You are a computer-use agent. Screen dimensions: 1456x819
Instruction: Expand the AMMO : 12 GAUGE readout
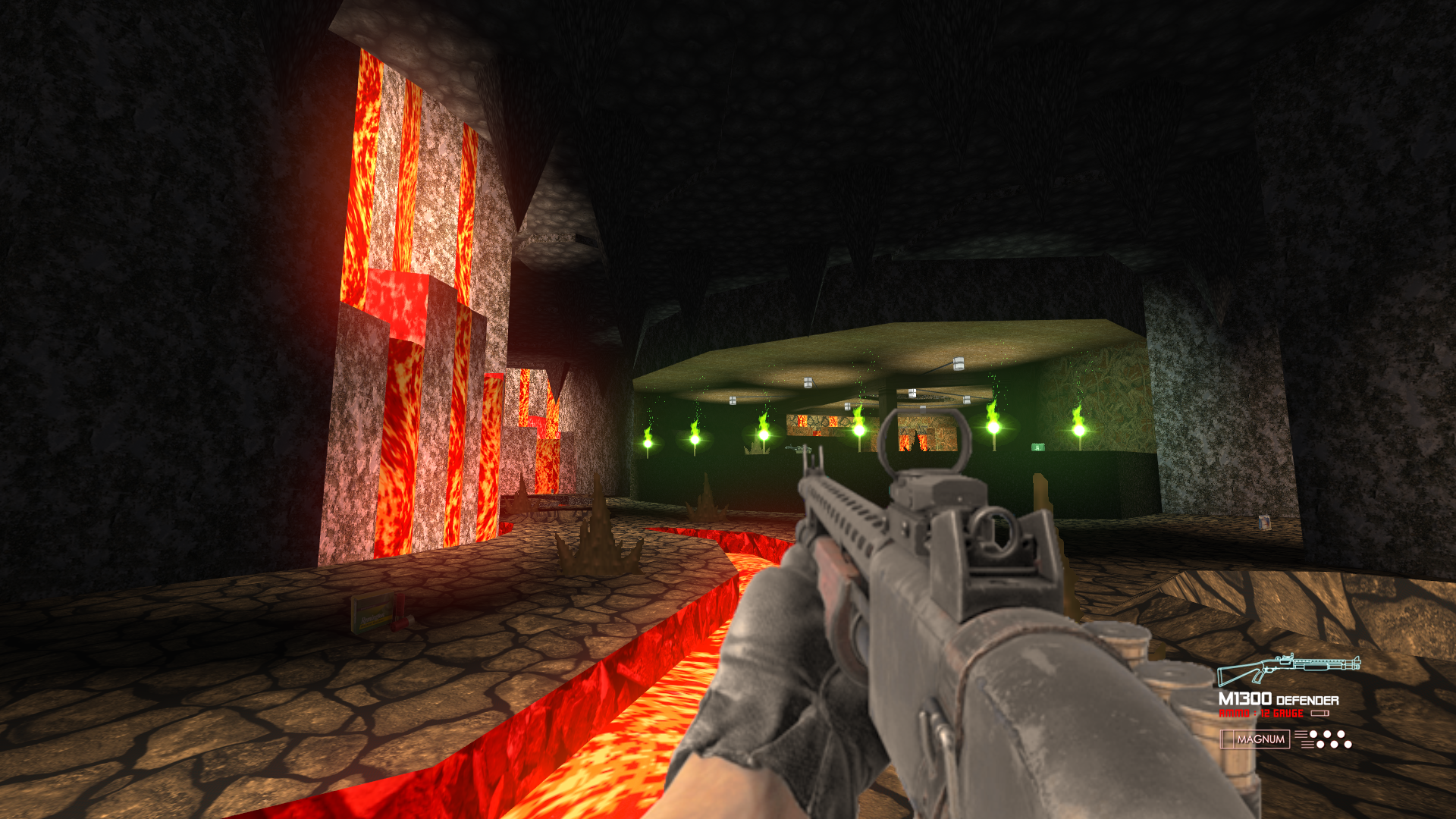(1261, 713)
